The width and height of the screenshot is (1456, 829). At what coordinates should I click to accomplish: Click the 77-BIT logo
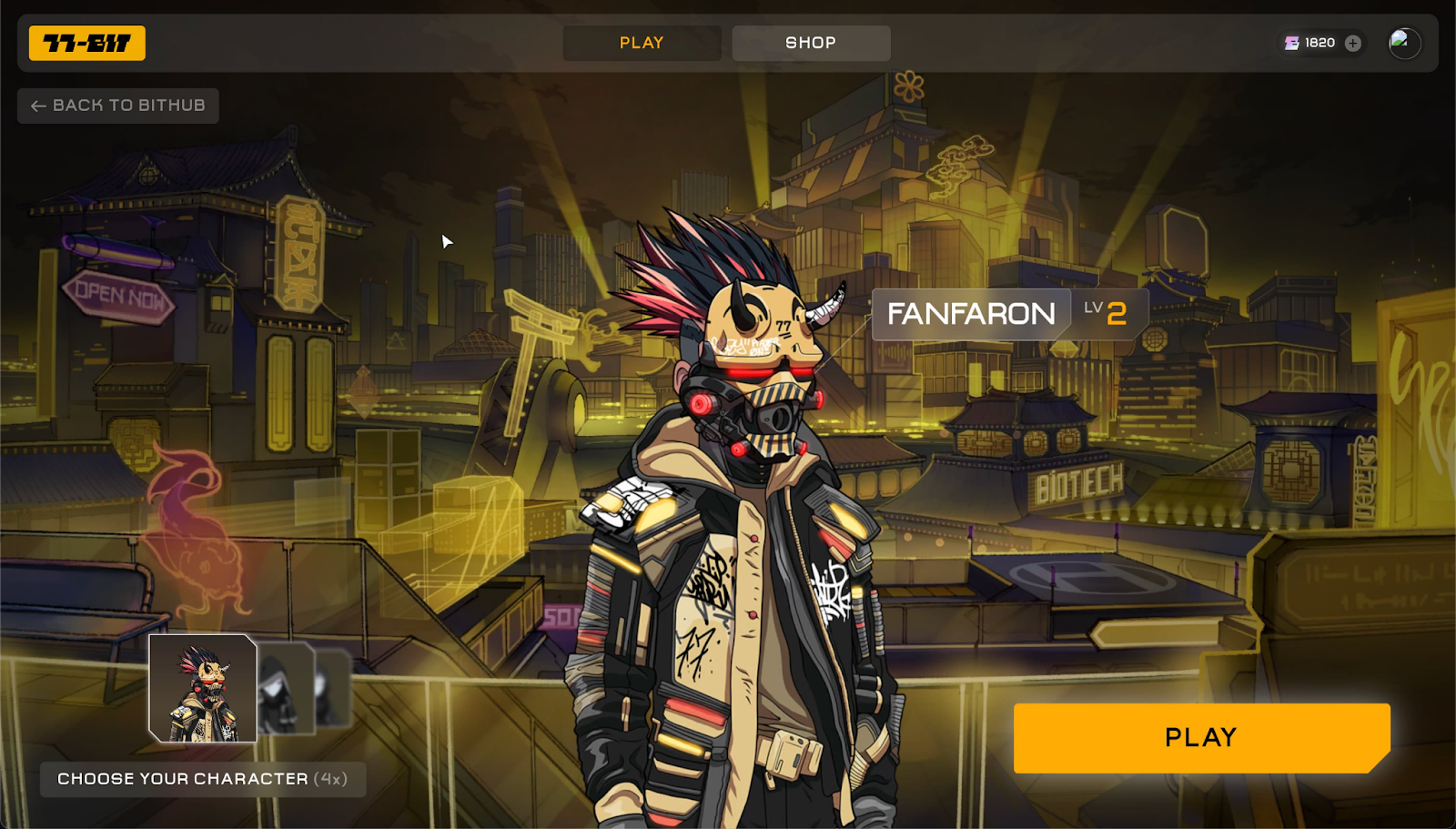tap(87, 43)
